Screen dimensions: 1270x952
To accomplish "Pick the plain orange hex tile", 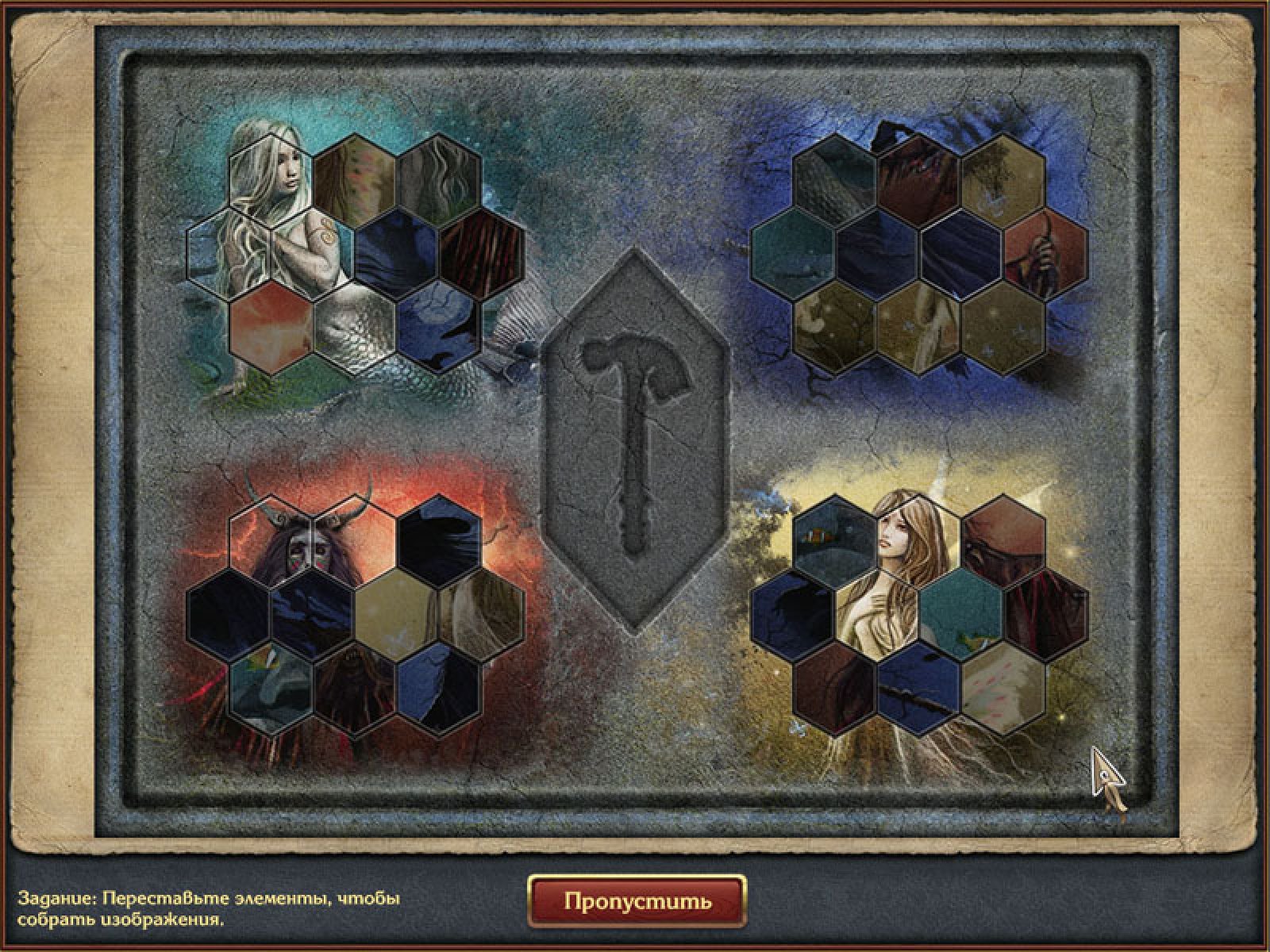I will (x=271, y=325).
